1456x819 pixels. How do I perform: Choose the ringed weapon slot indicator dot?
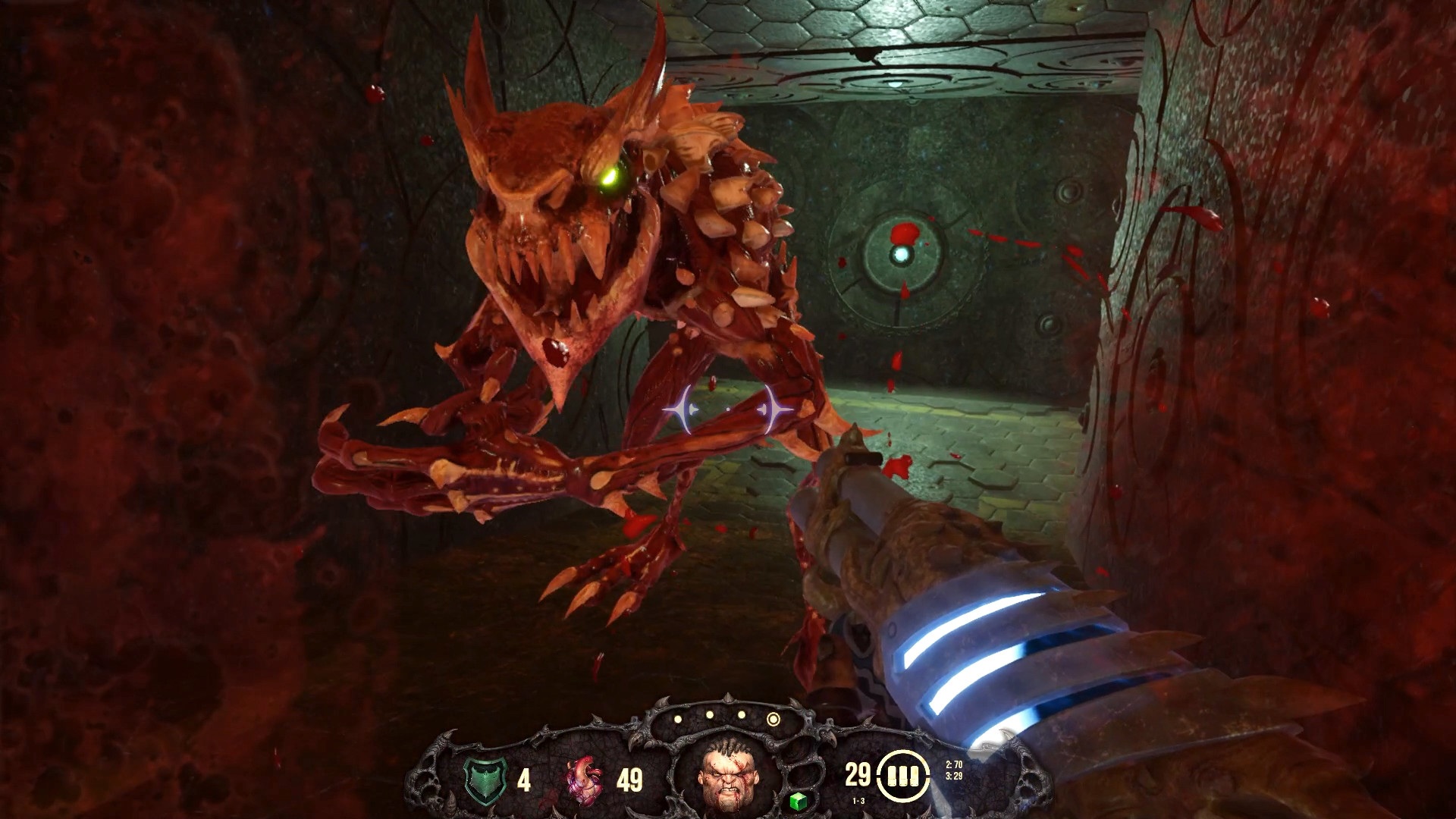coord(773,719)
